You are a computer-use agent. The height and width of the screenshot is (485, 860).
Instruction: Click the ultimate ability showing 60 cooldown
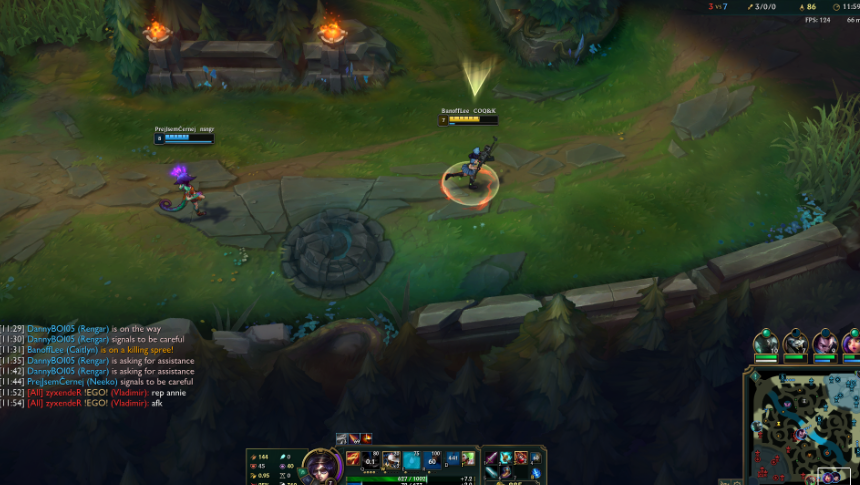[x=433, y=461]
